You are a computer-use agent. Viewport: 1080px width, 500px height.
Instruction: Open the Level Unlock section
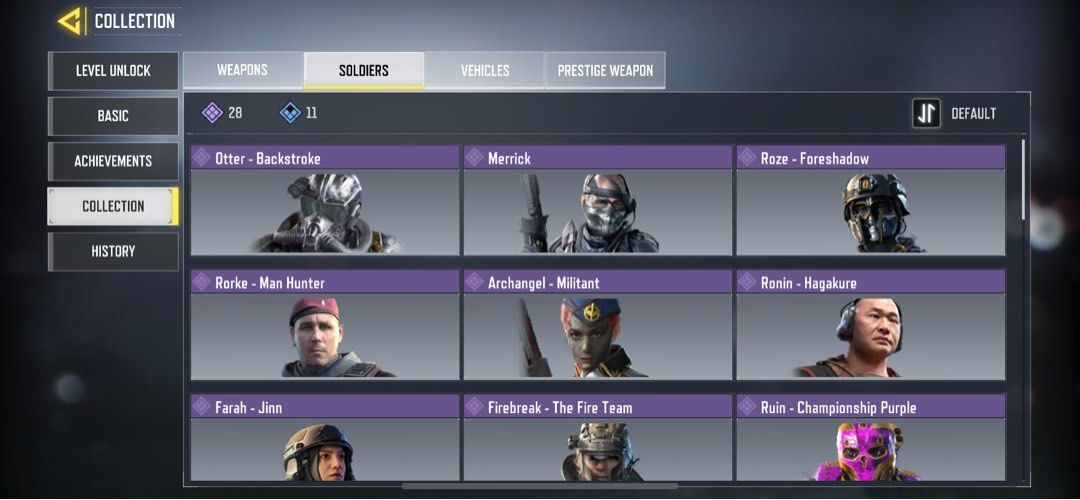click(113, 71)
